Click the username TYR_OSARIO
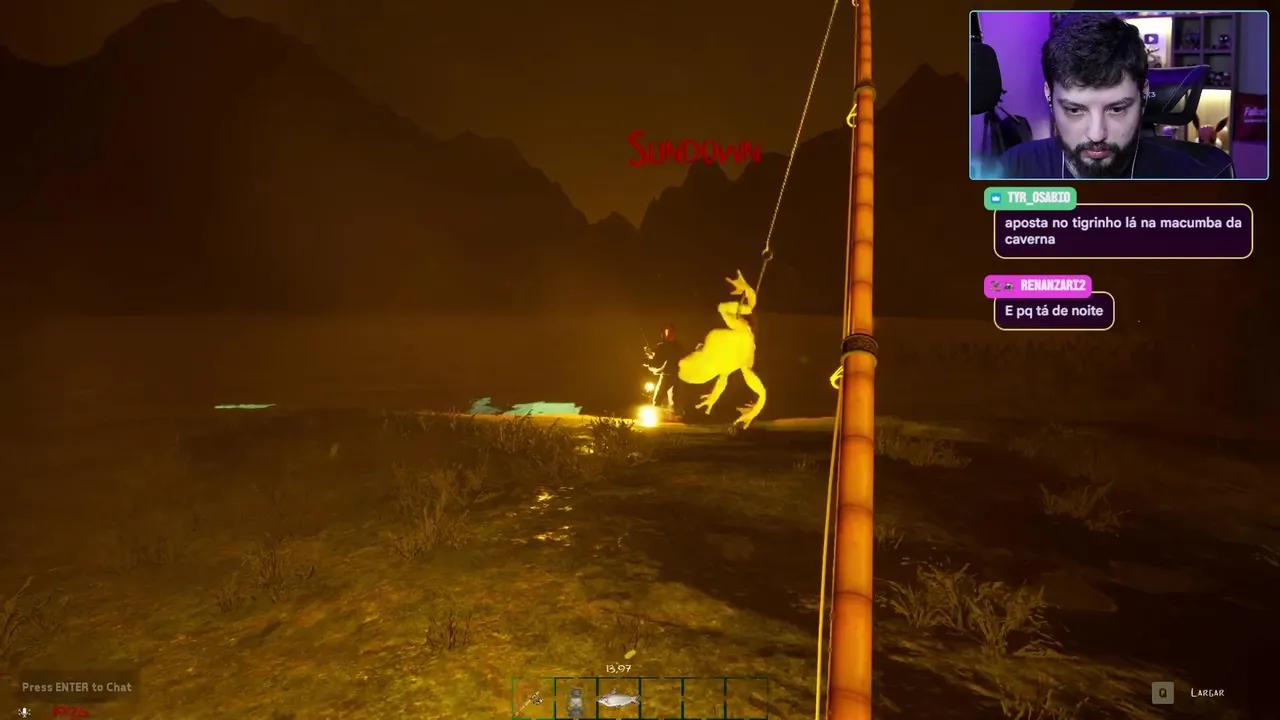Image resolution: width=1280 pixels, height=720 pixels. [1037, 198]
